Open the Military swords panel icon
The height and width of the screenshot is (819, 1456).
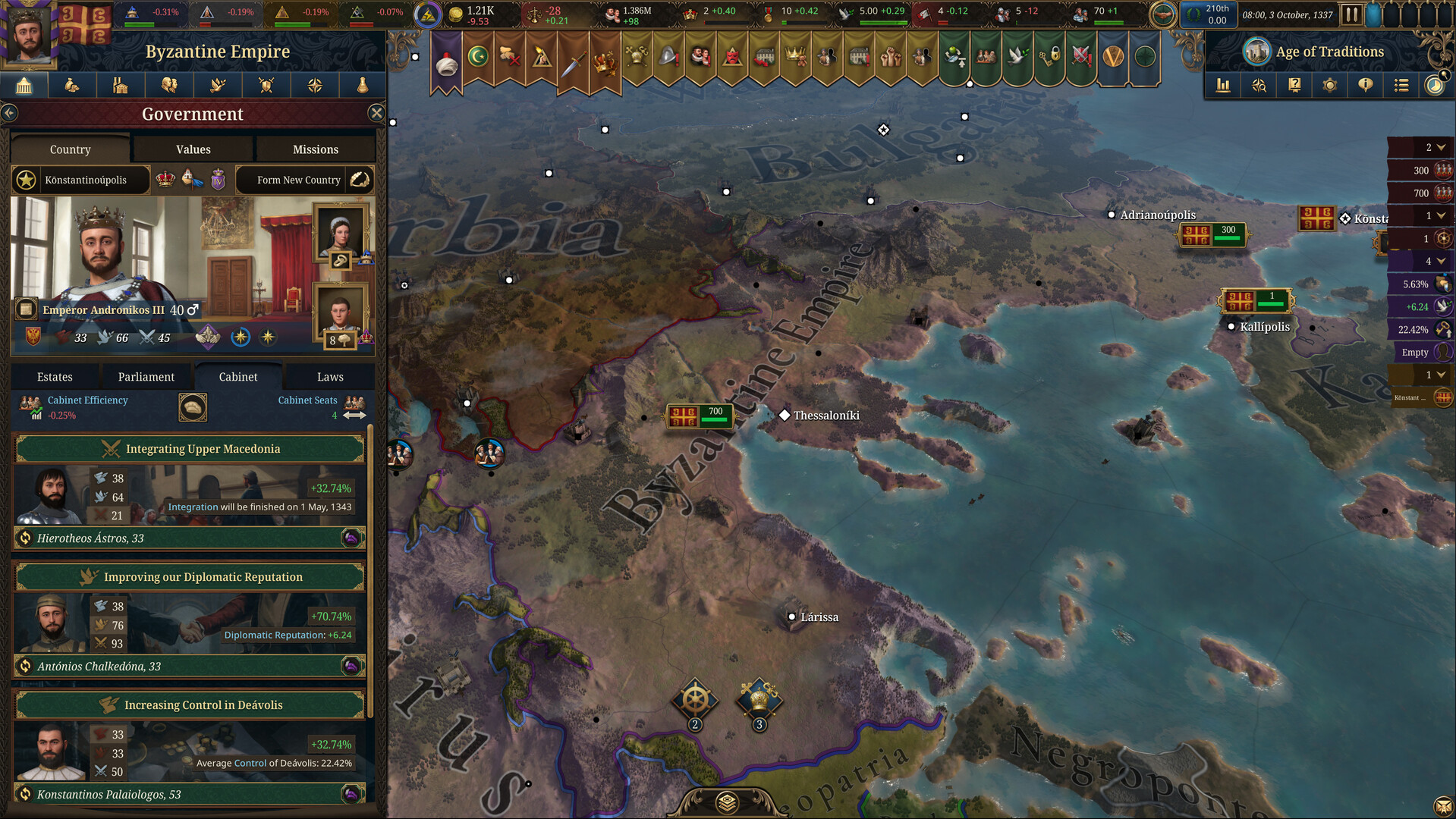[266, 85]
